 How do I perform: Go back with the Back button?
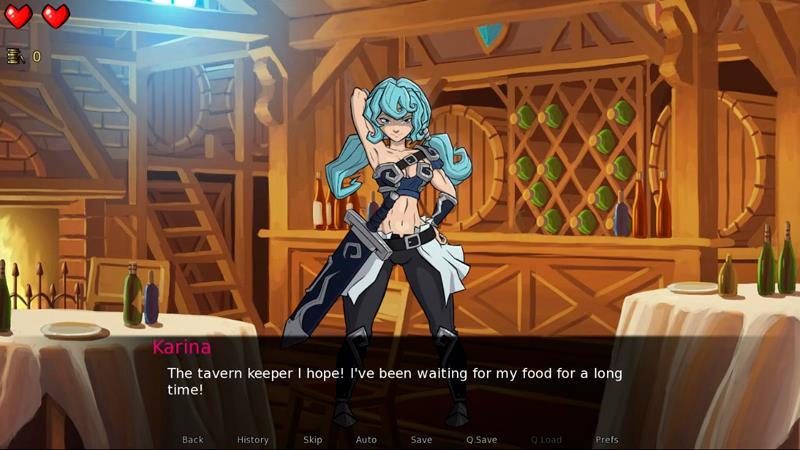[x=193, y=440]
